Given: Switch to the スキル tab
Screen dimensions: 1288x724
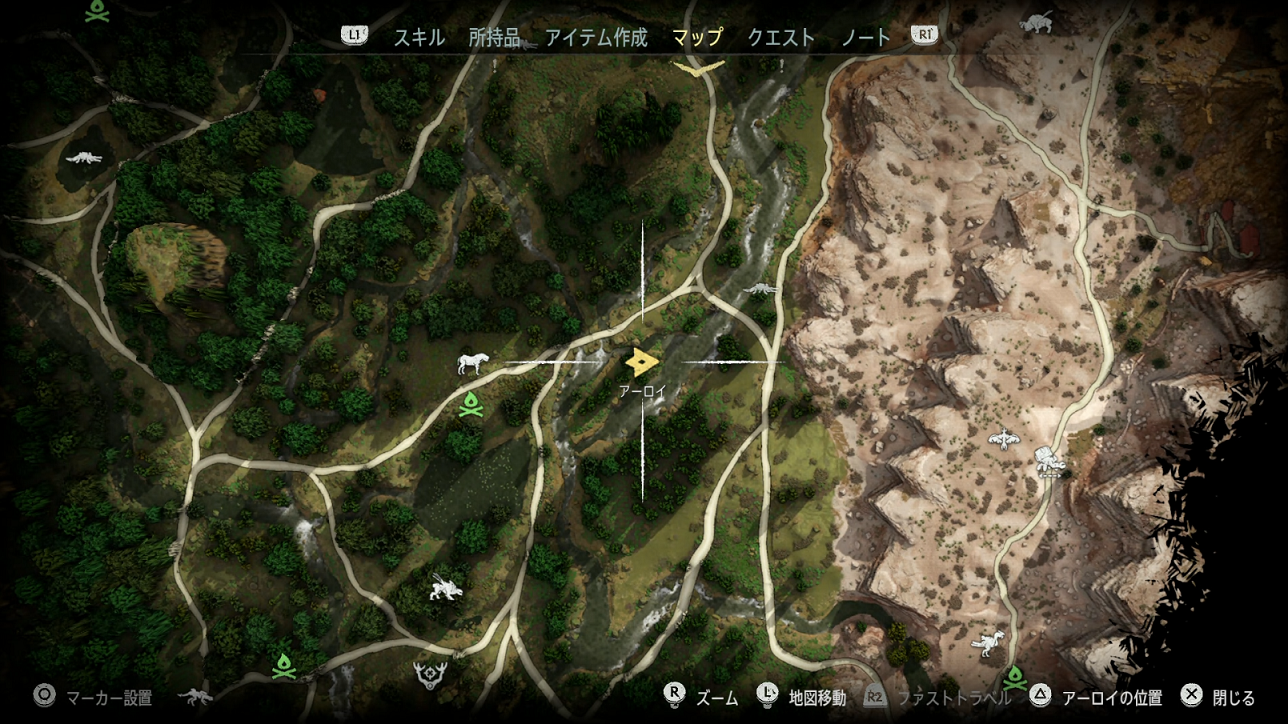Looking at the screenshot, I should 419,38.
